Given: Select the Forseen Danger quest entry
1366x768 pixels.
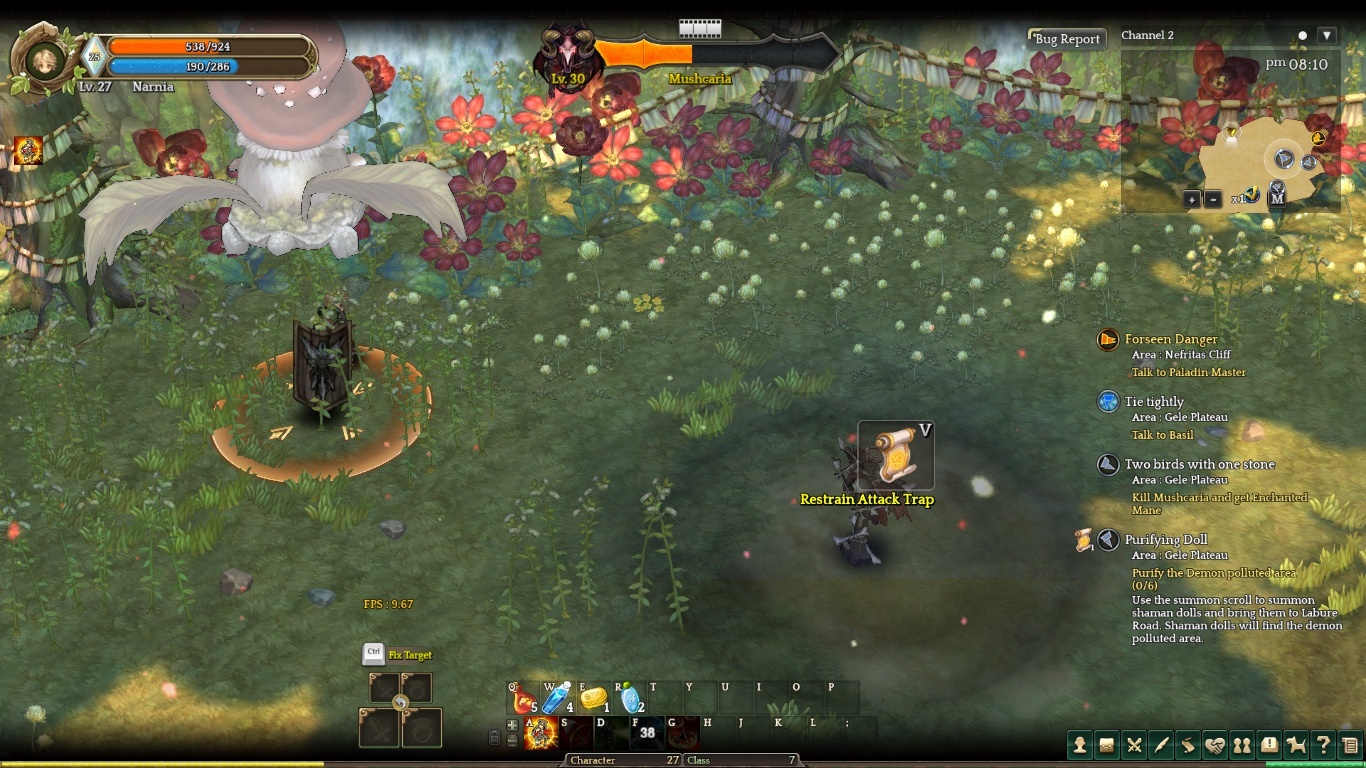Looking at the screenshot, I should click(1171, 340).
